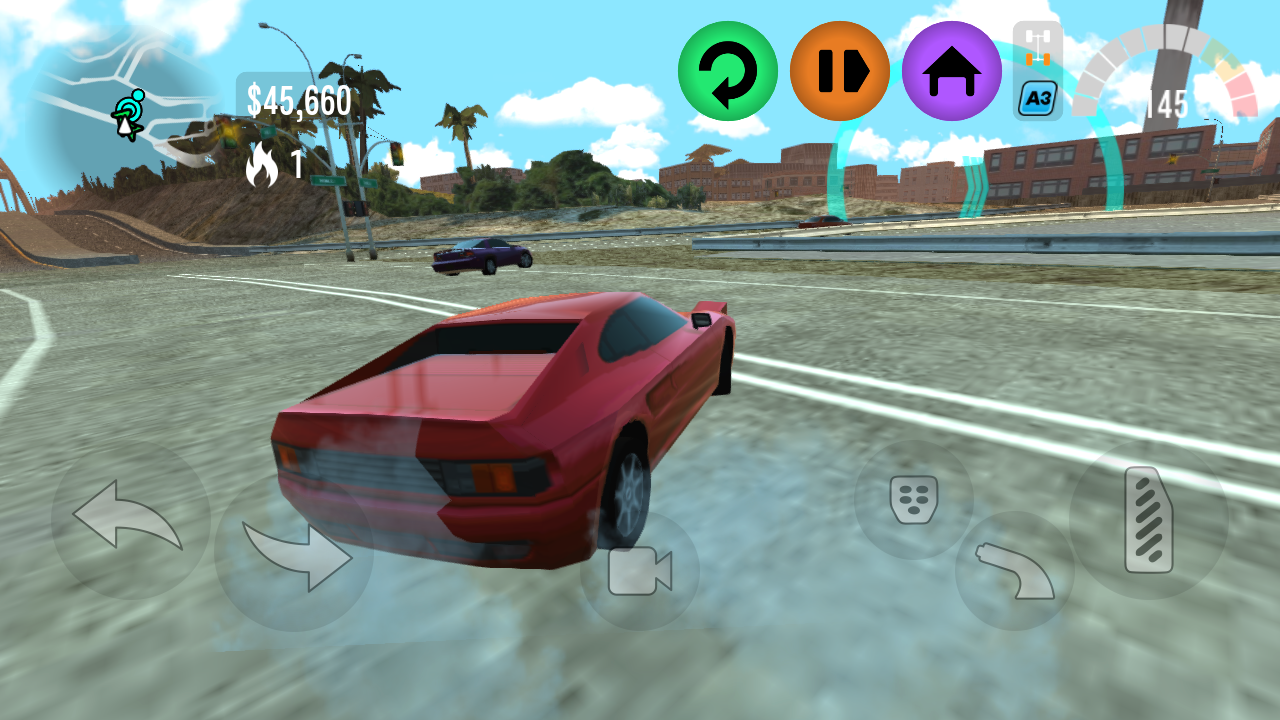Return home via the purple home button
The width and height of the screenshot is (1280, 720).
(x=952, y=70)
